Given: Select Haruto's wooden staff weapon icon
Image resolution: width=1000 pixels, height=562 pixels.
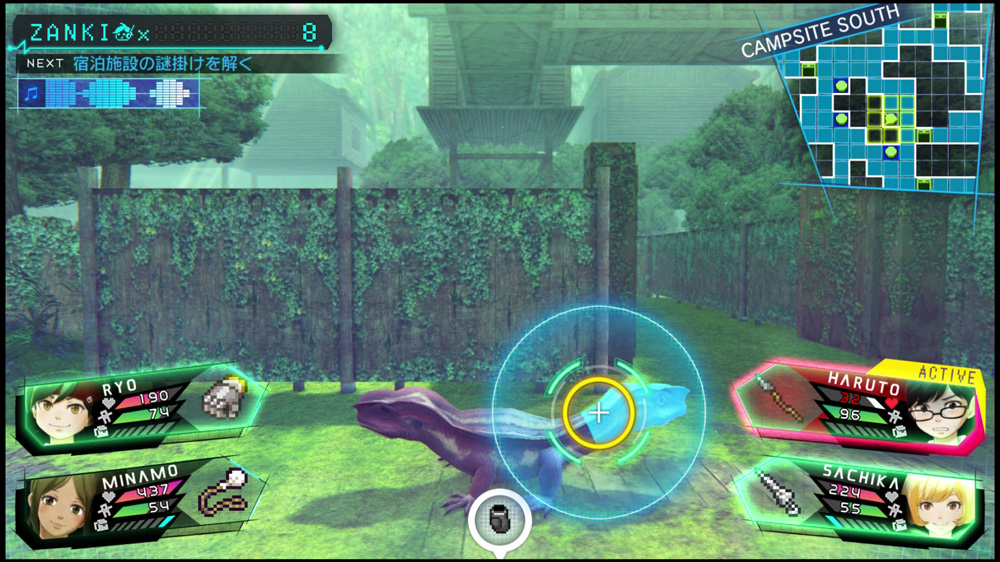Looking at the screenshot, I should [779, 398].
